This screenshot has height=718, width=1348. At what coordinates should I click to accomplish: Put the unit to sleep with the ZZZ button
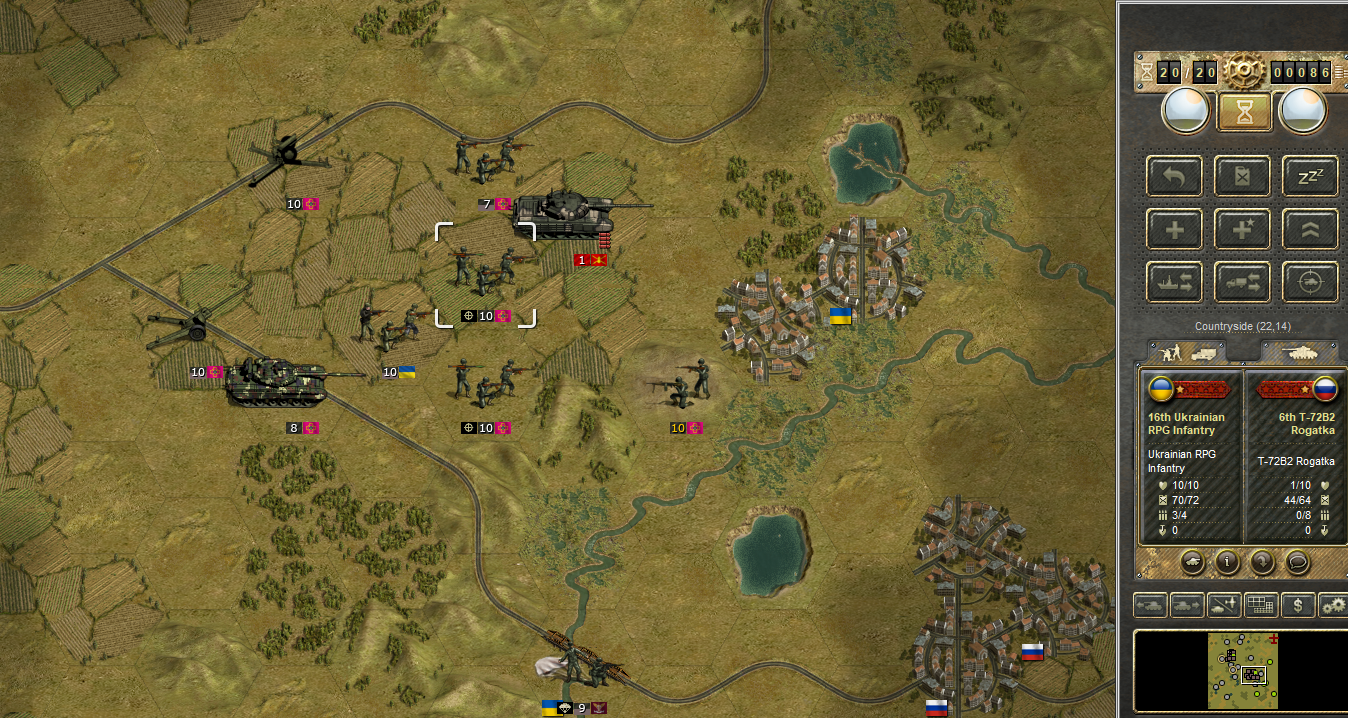[1310, 176]
